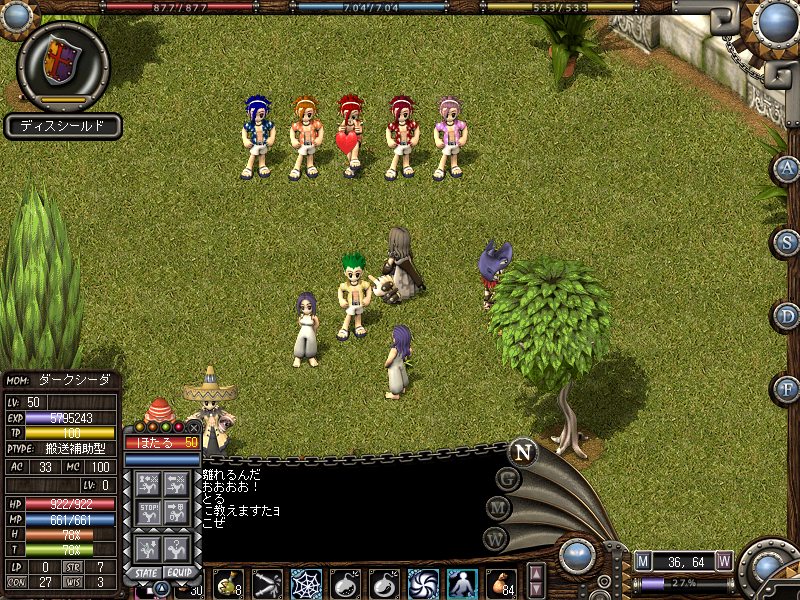
Task: Activate the white swirl skill
Action: (x=423, y=584)
